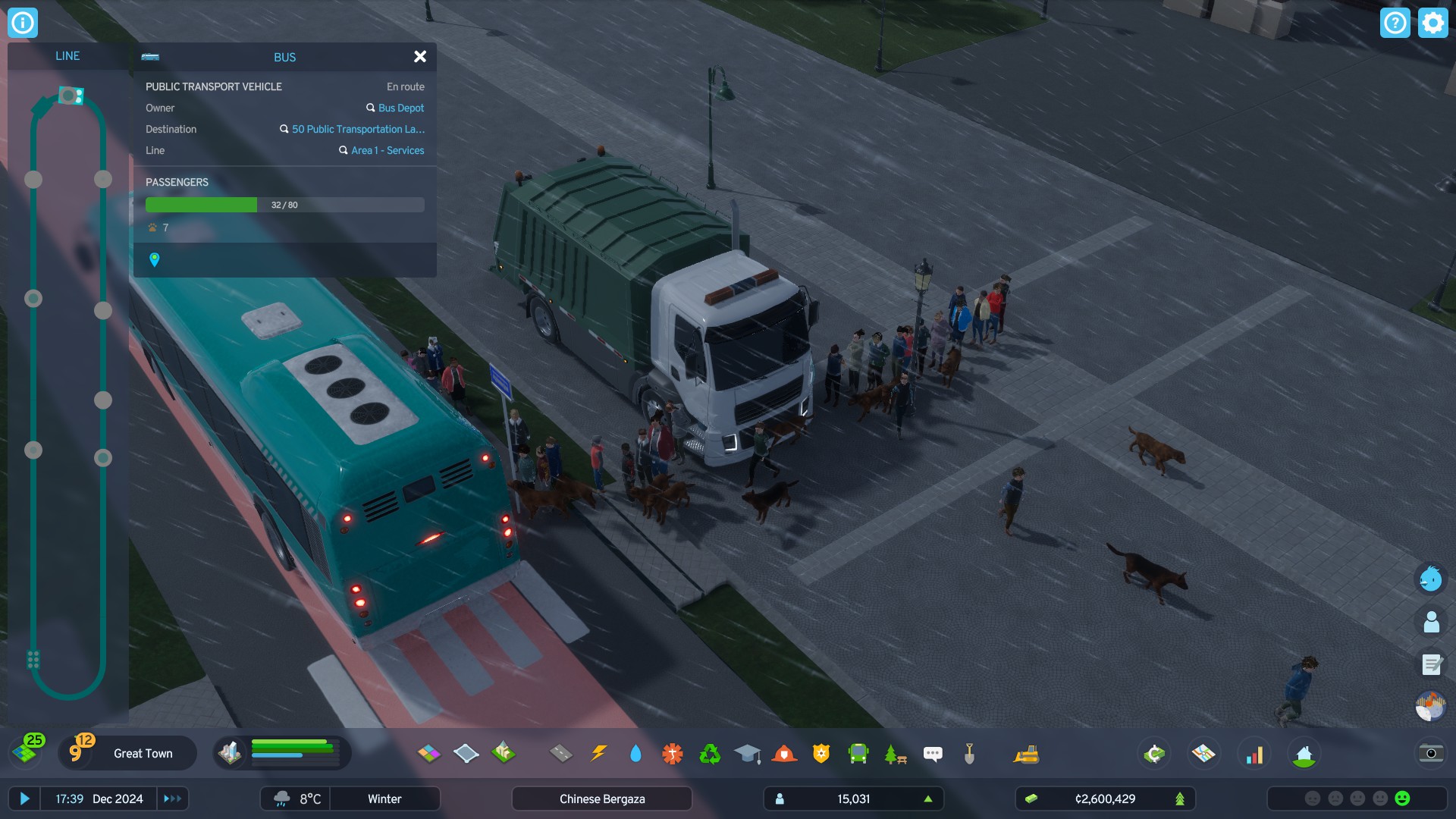
Task: Select the Roads tool icon
Action: (x=561, y=754)
